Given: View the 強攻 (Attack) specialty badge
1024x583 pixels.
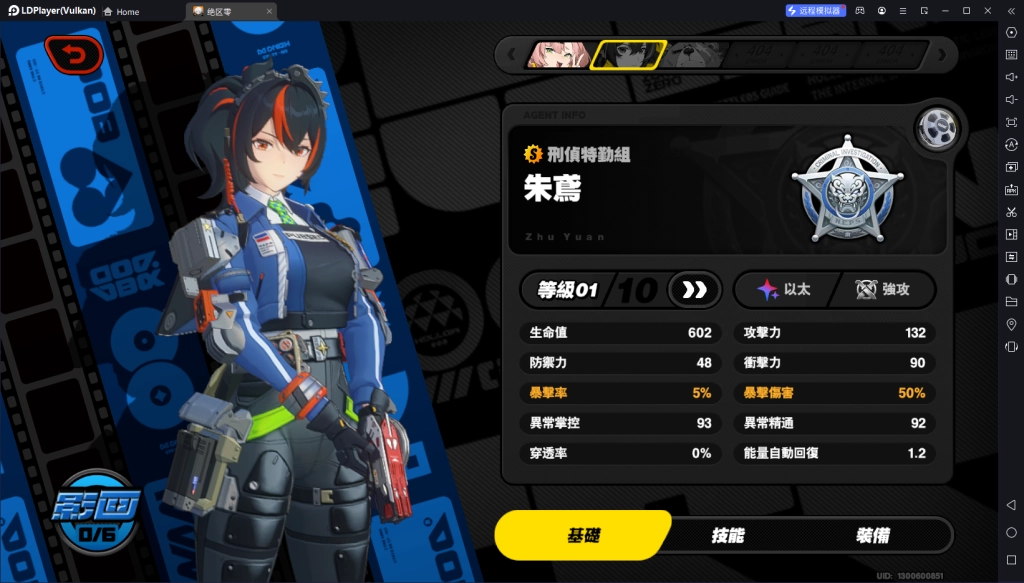Looking at the screenshot, I should click(x=883, y=290).
